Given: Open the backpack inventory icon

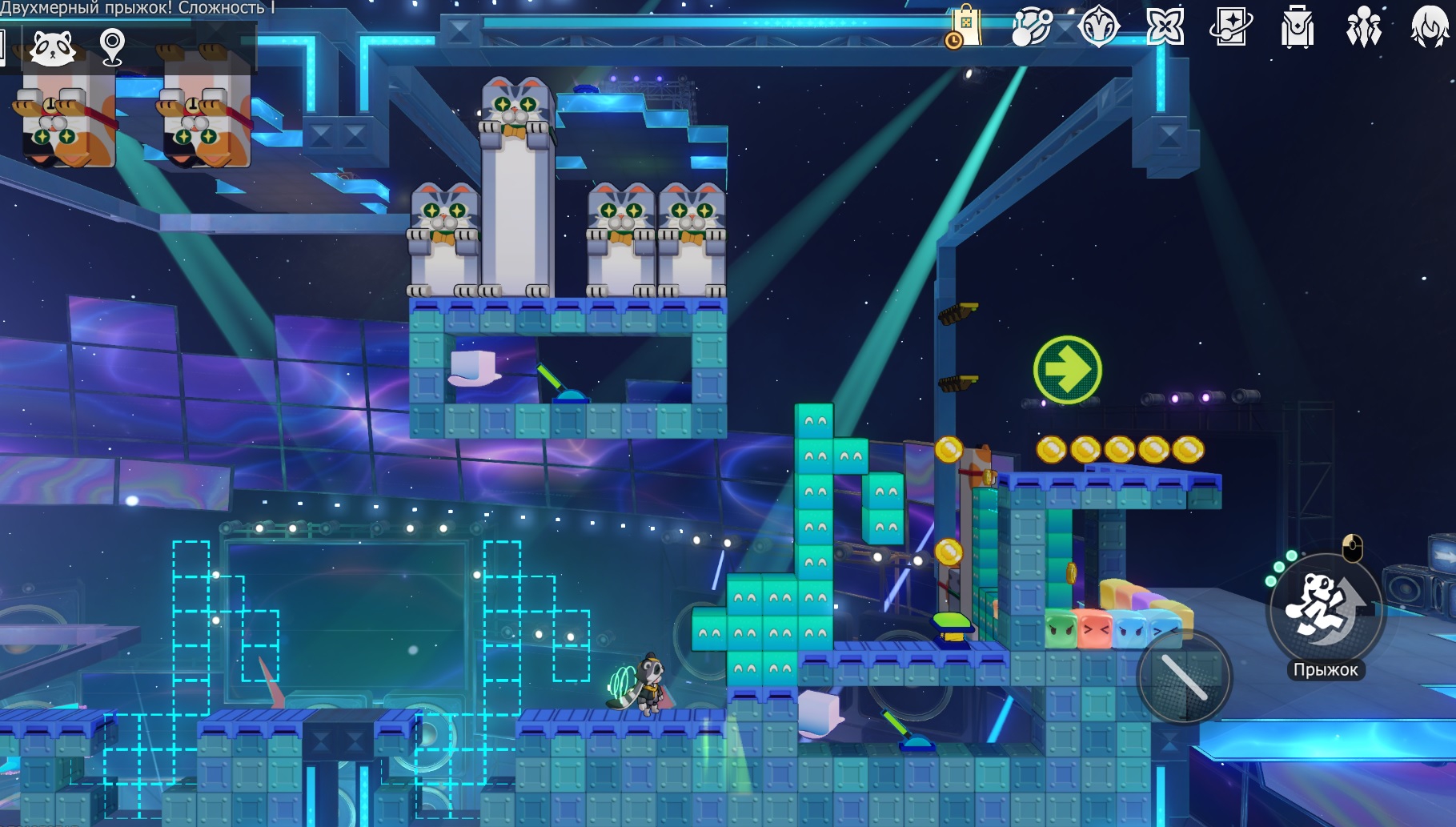Looking at the screenshot, I should pyautogui.click(x=1297, y=28).
